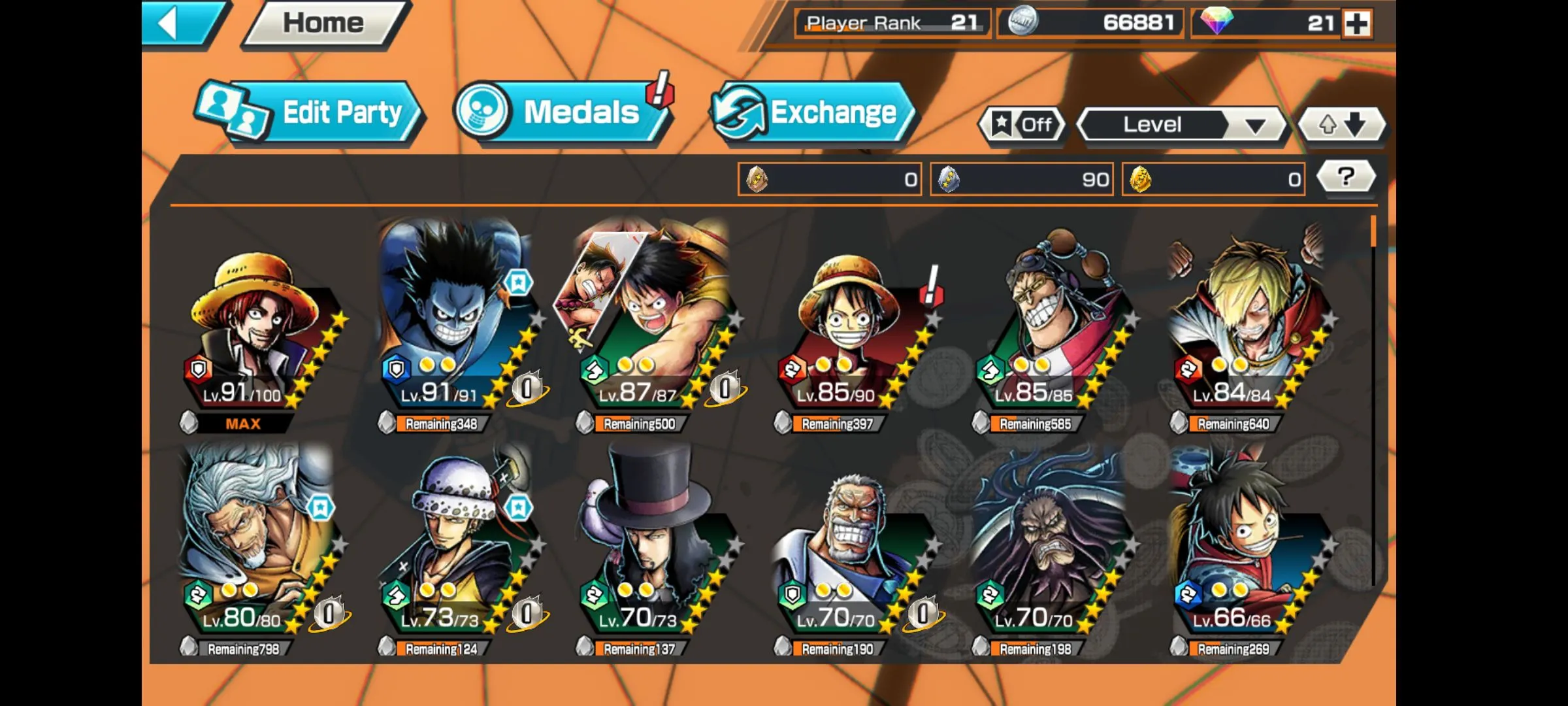The width and height of the screenshot is (1568, 706).
Task: Open the Exchange menu
Action: (x=813, y=112)
